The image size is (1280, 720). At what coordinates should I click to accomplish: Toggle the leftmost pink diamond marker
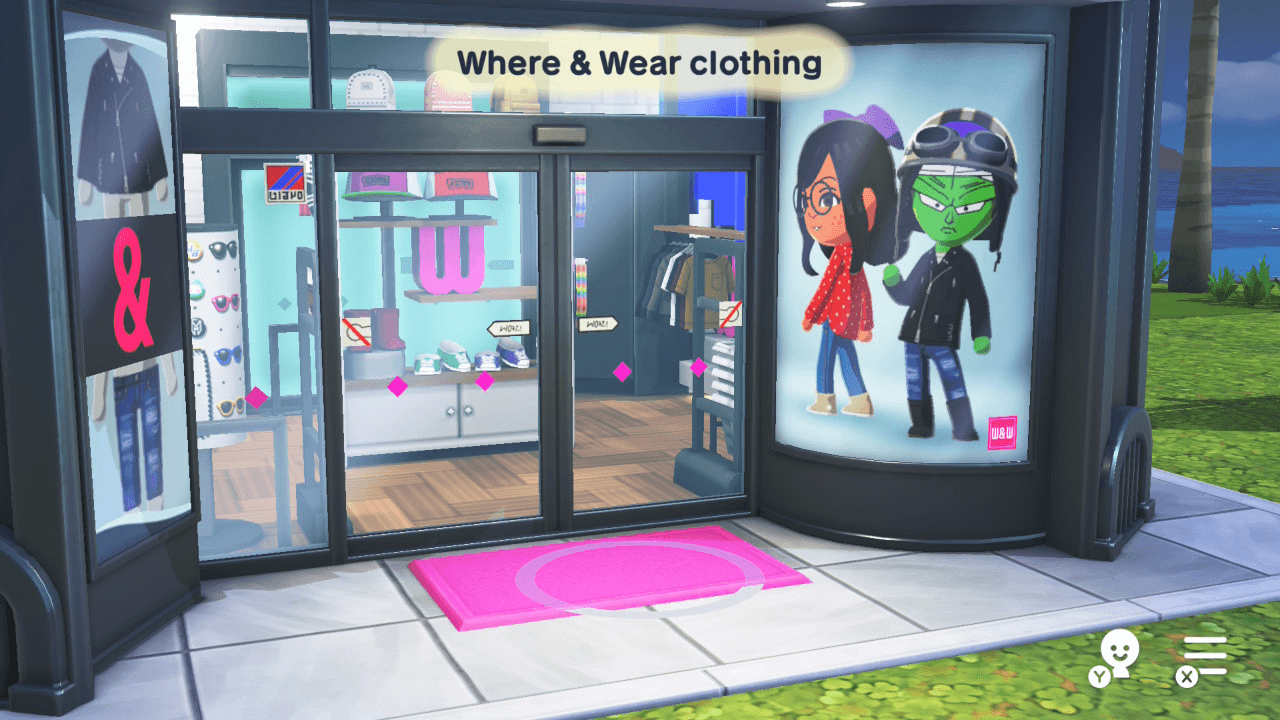coord(258,397)
